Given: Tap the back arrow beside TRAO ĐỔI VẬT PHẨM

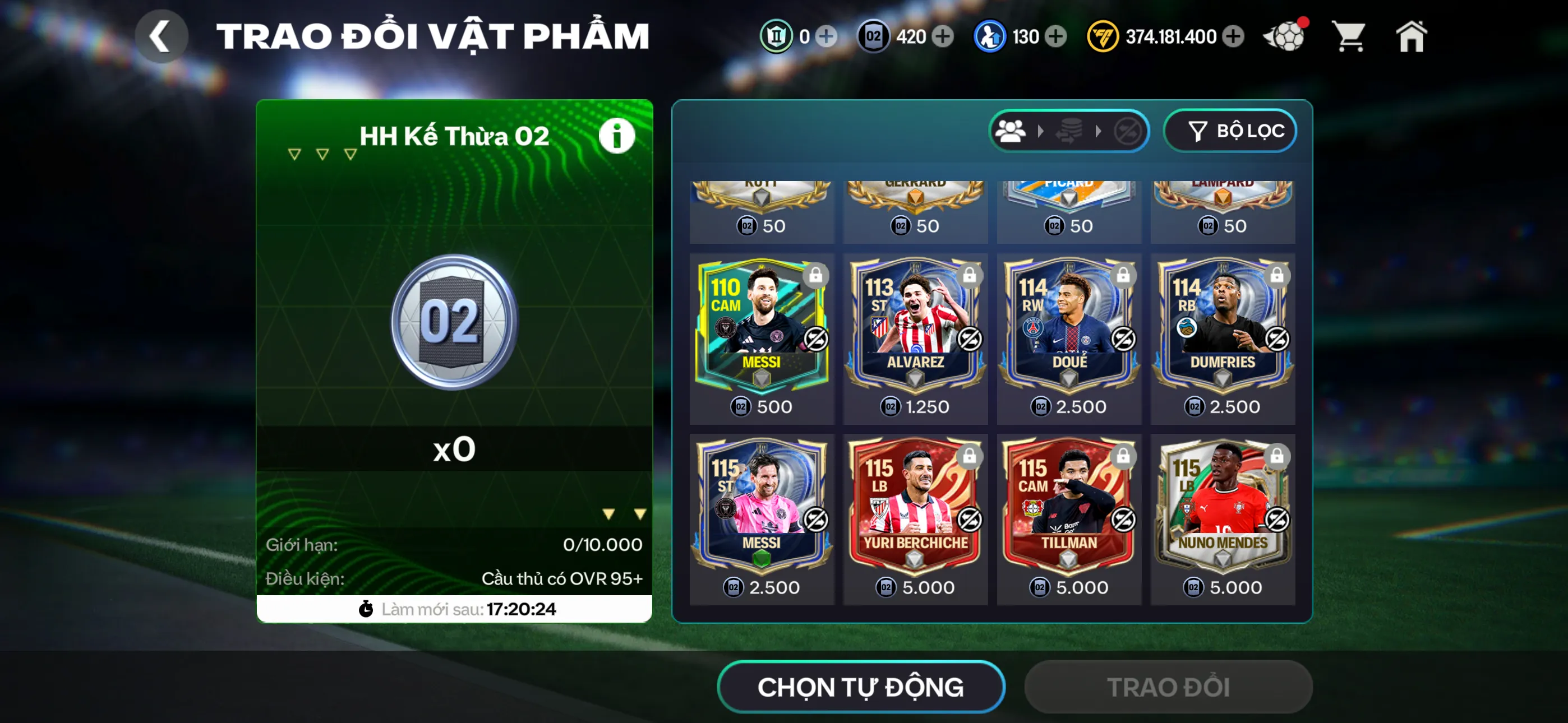Looking at the screenshot, I should point(162,36).
